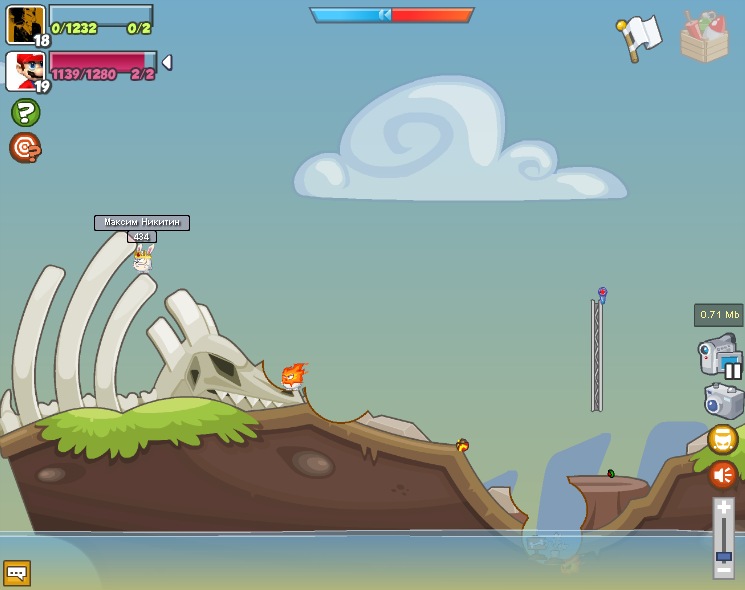Select the Mario avatar player portrait
The width and height of the screenshot is (745, 590).
coord(24,70)
